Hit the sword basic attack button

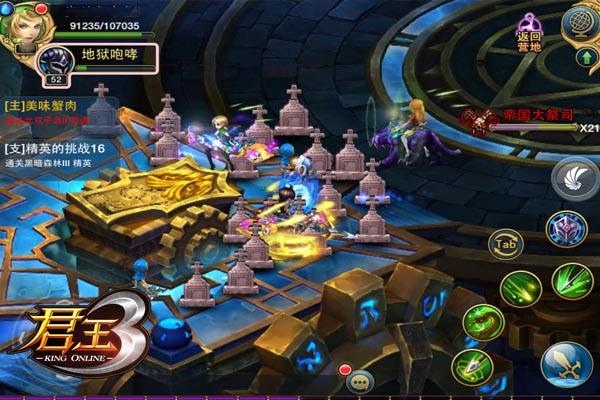(x=566, y=363)
